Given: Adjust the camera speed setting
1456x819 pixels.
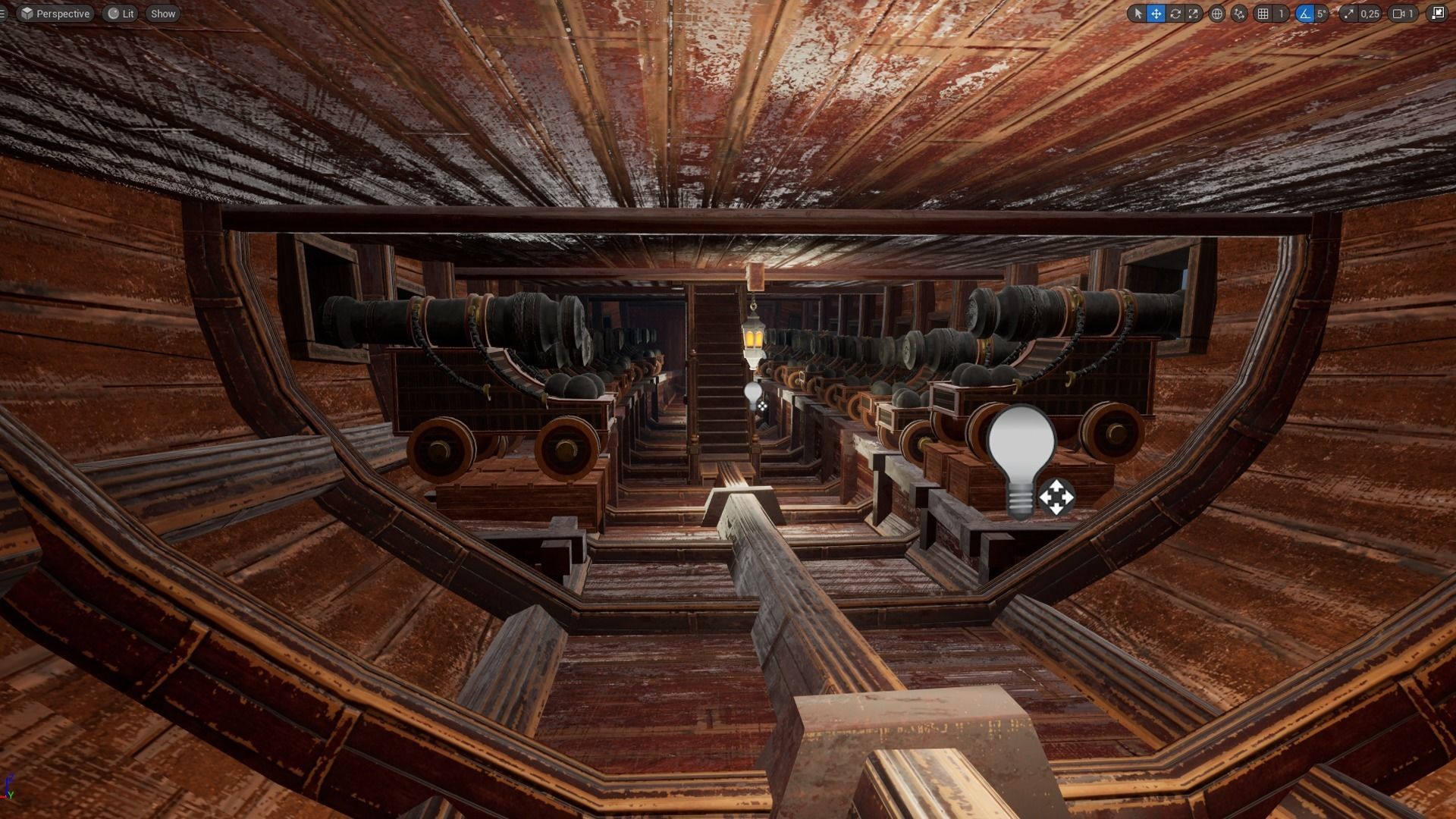Looking at the screenshot, I should 1404,14.
